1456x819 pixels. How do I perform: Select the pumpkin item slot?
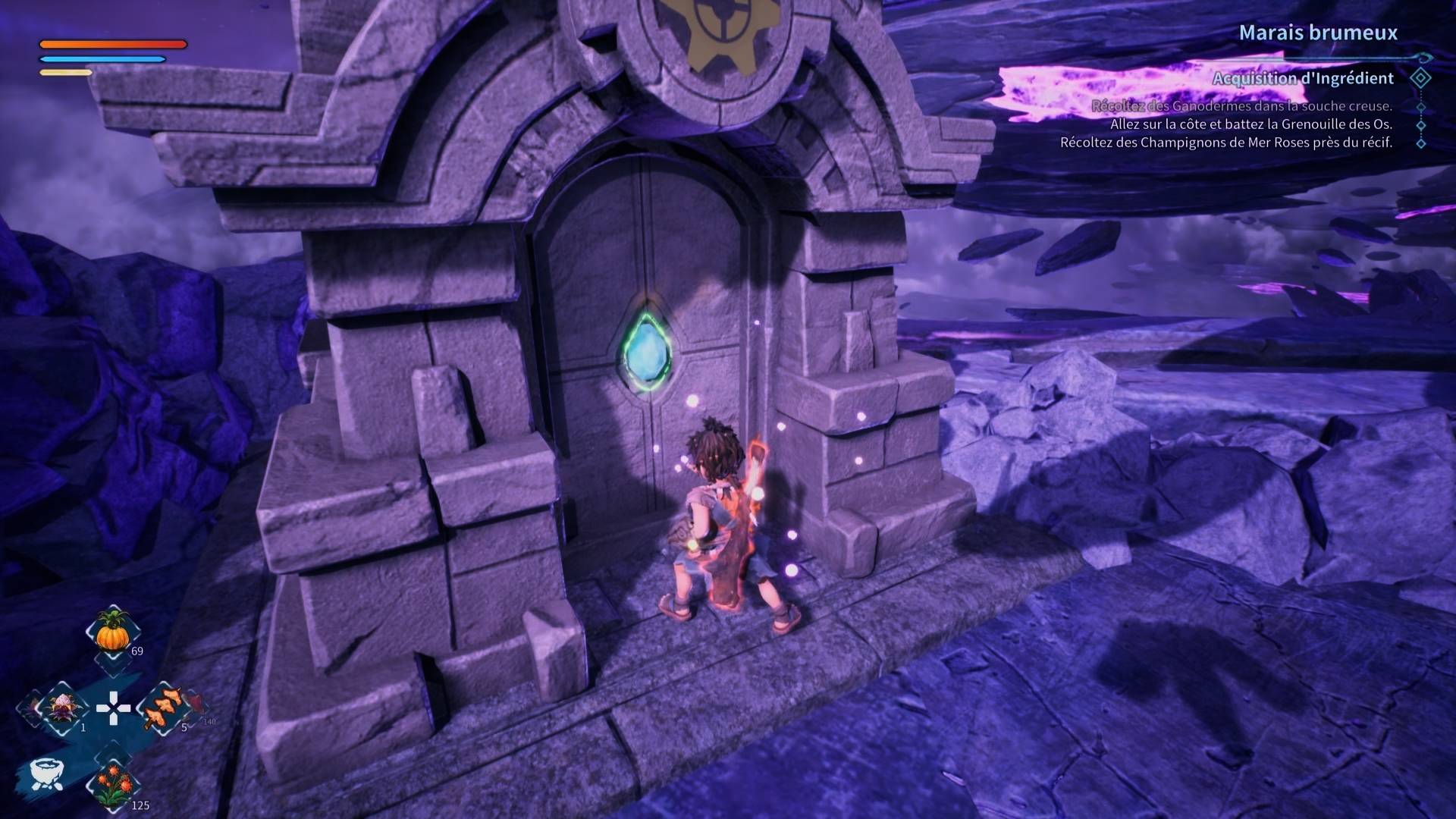tap(113, 631)
